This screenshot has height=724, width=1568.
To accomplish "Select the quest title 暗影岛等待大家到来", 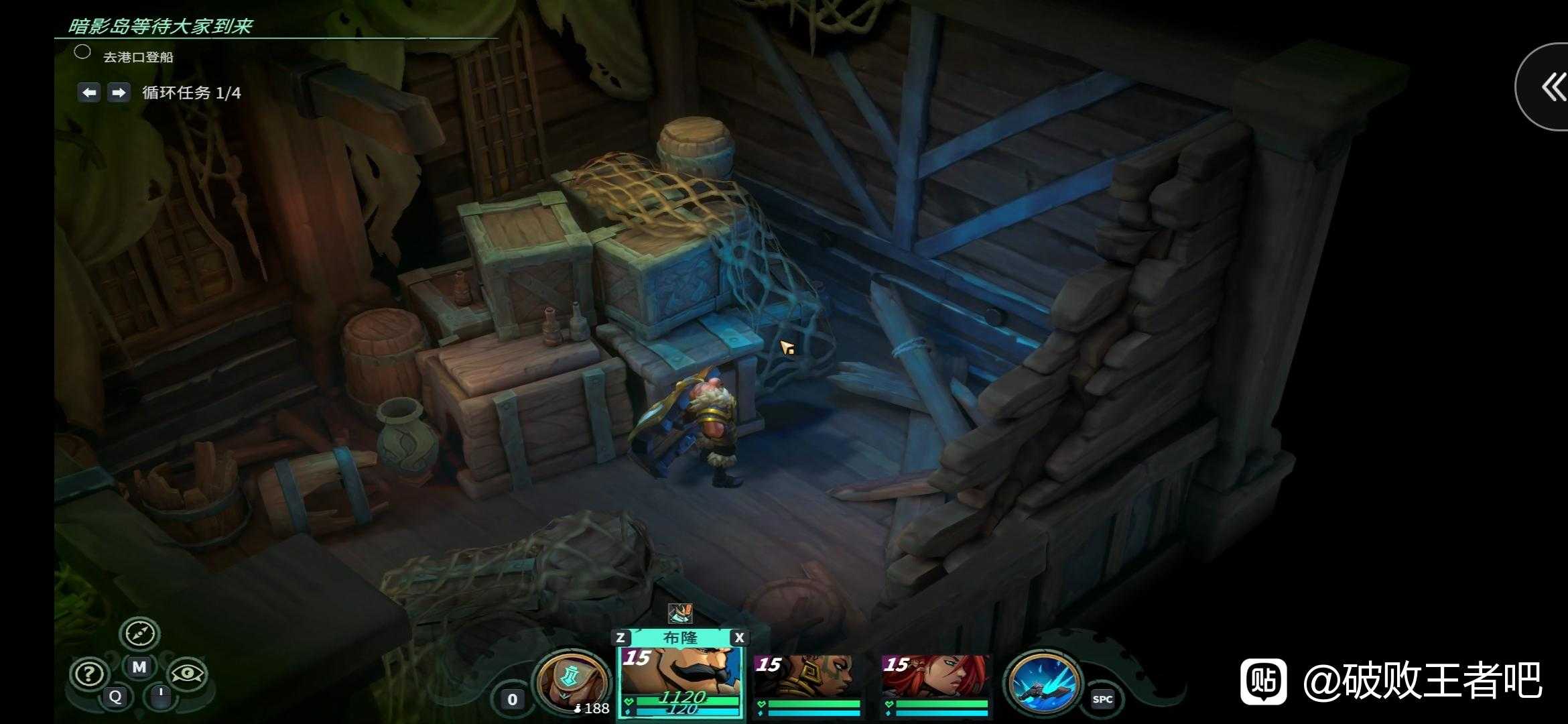I will tap(161, 26).
